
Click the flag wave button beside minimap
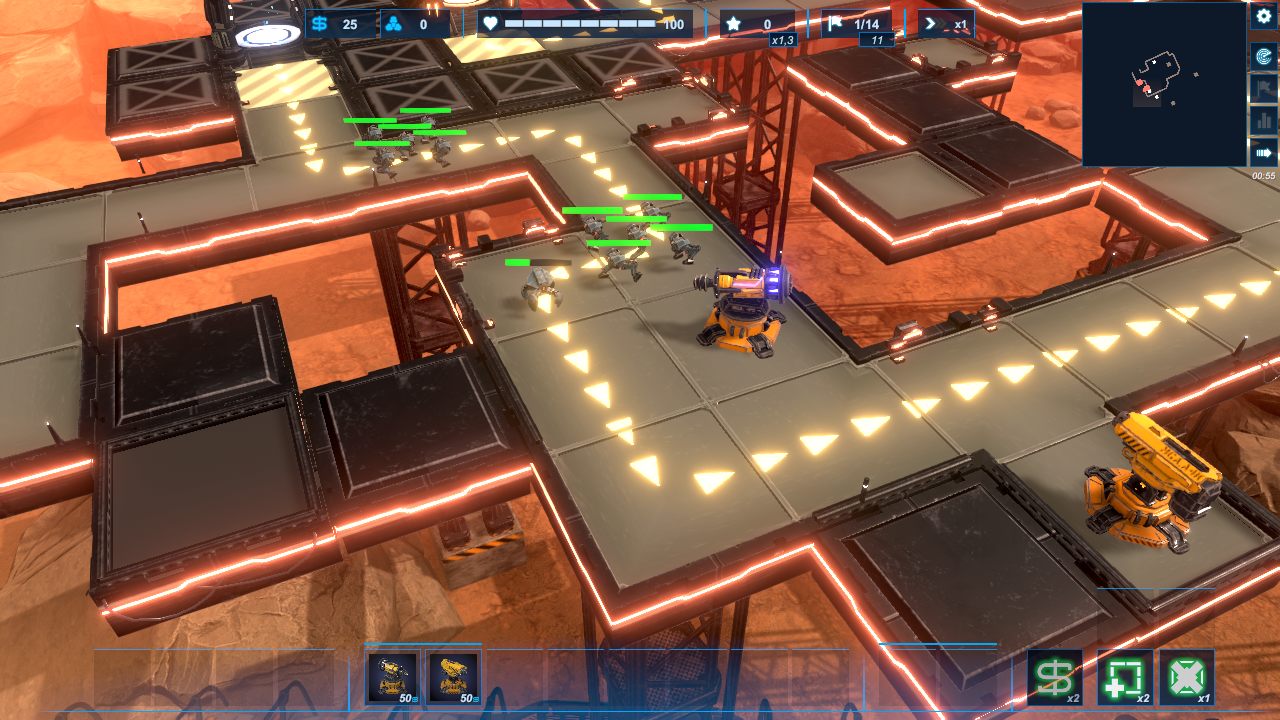tap(1263, 88)
